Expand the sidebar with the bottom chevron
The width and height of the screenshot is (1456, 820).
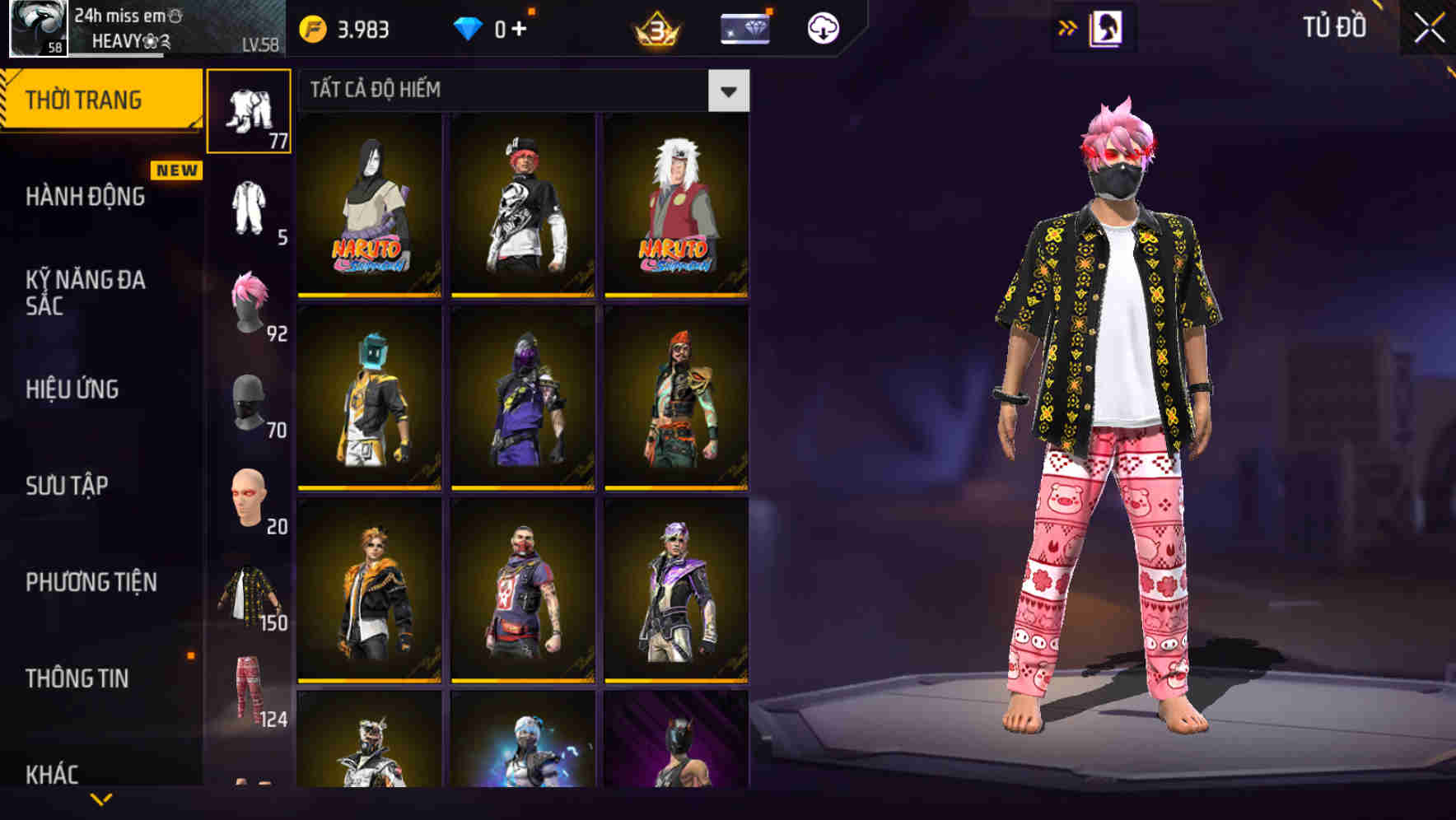(101, 801)
